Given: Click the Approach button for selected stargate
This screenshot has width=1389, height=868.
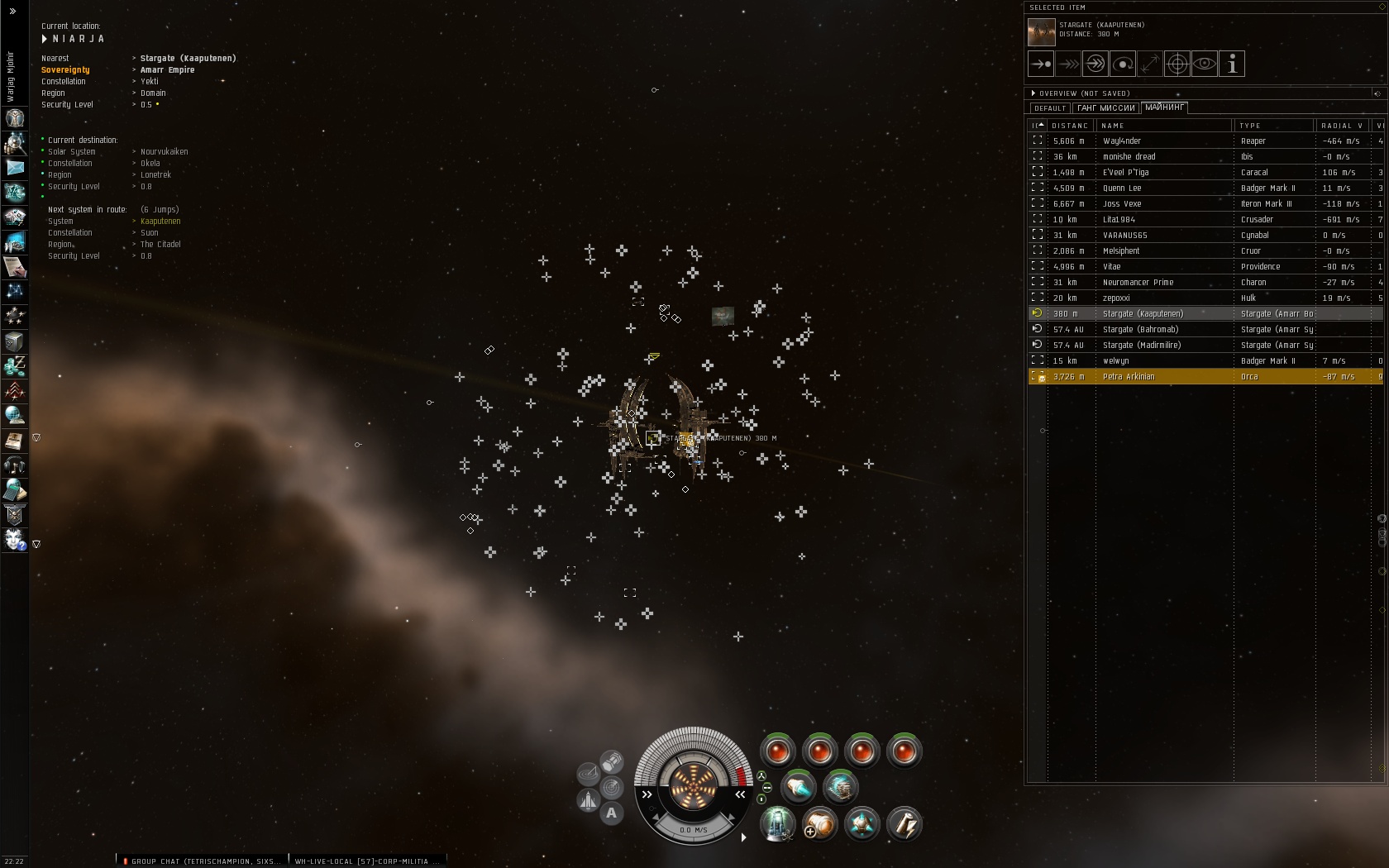Looking at the screenshot, I should [x=1041, y=64].
